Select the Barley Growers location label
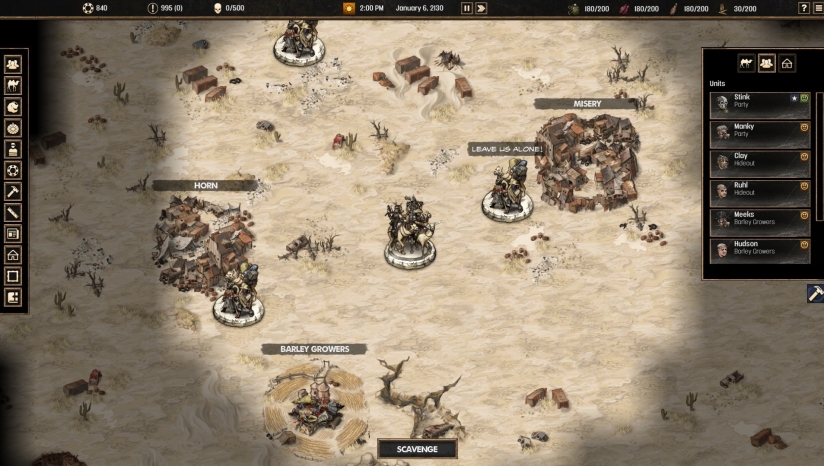Viewport: 824px width, 466px height. pyautogui.click(x=314, y=349)
